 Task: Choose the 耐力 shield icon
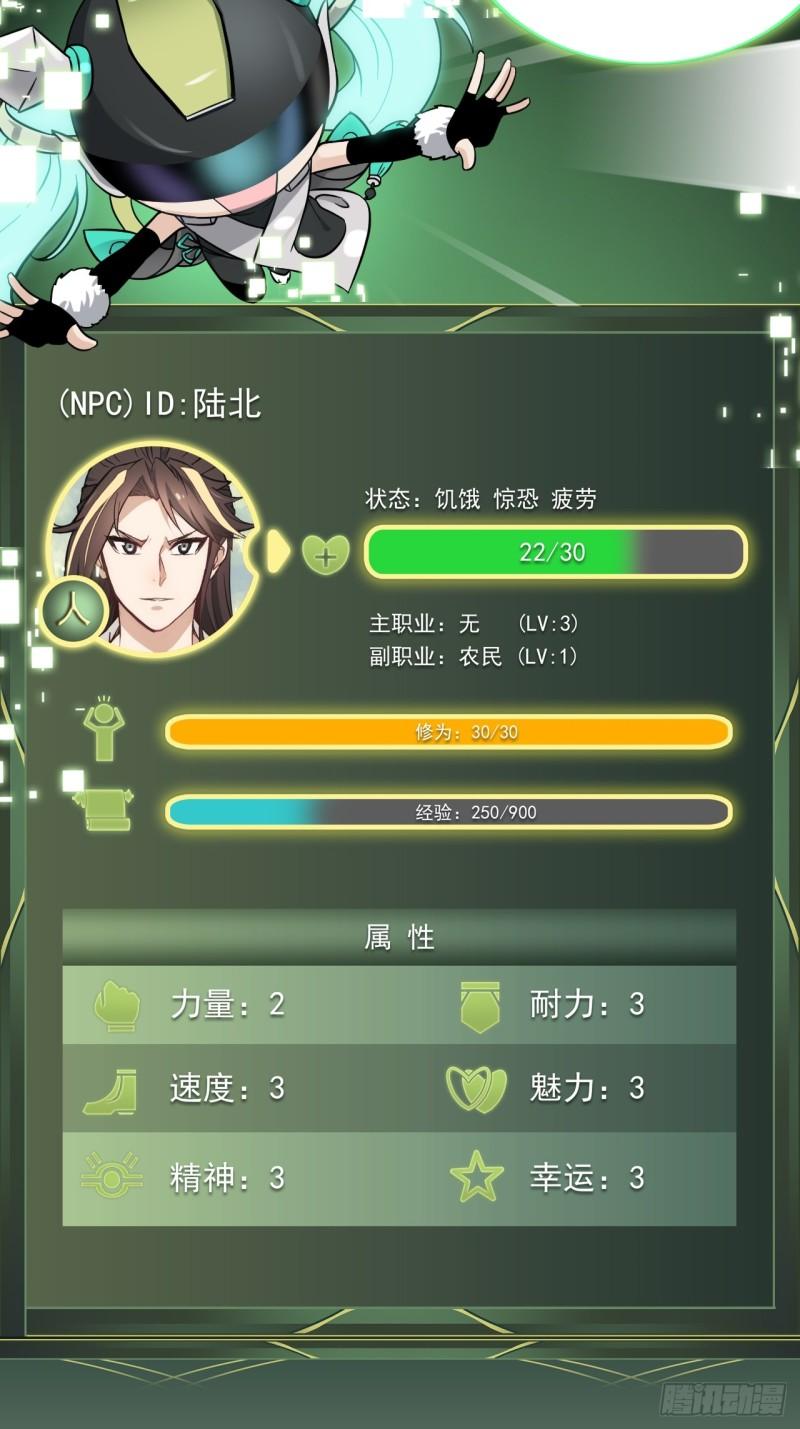point(479,1005)
